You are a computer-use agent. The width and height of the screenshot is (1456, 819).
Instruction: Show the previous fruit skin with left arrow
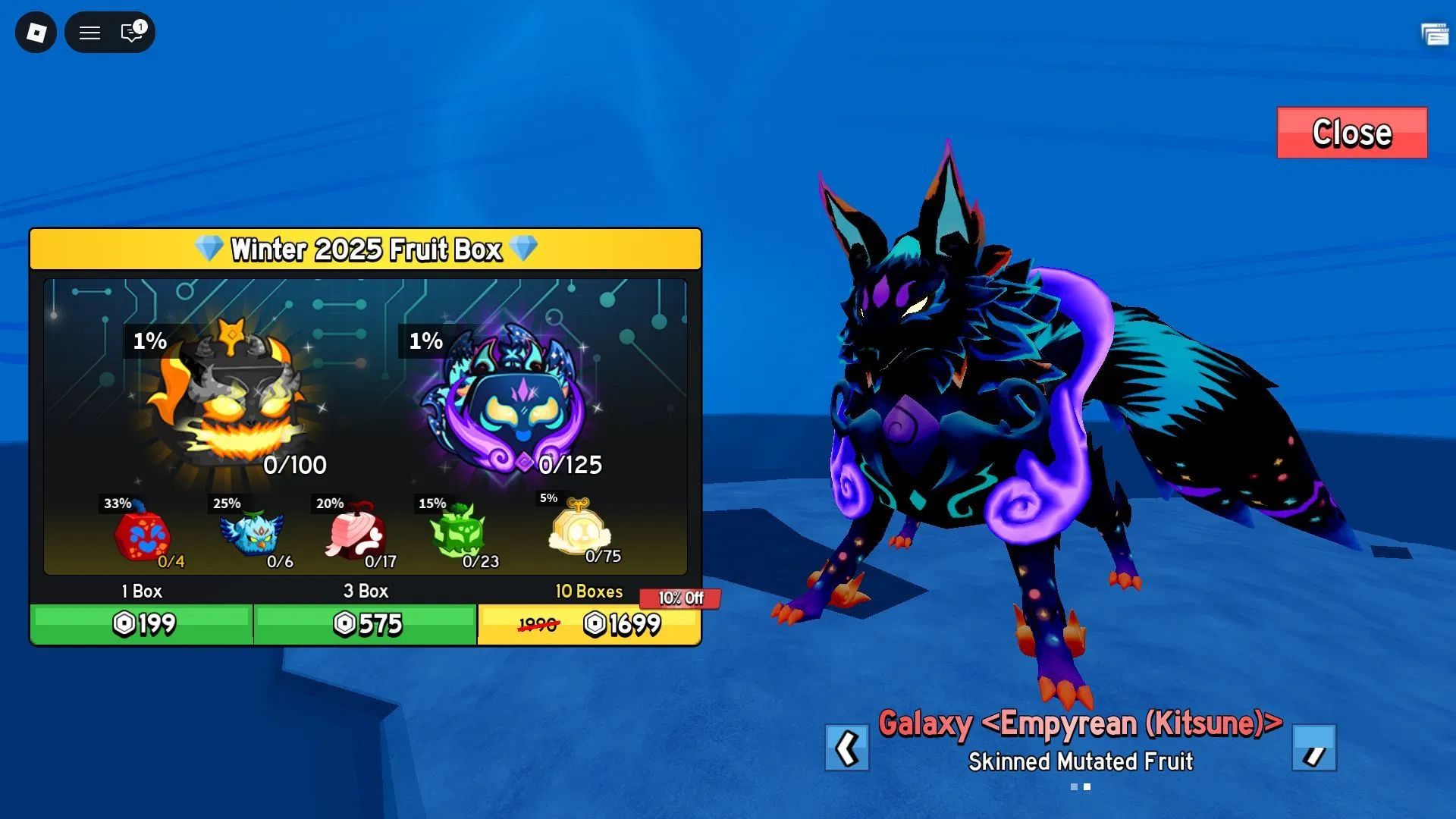point(846,748)
